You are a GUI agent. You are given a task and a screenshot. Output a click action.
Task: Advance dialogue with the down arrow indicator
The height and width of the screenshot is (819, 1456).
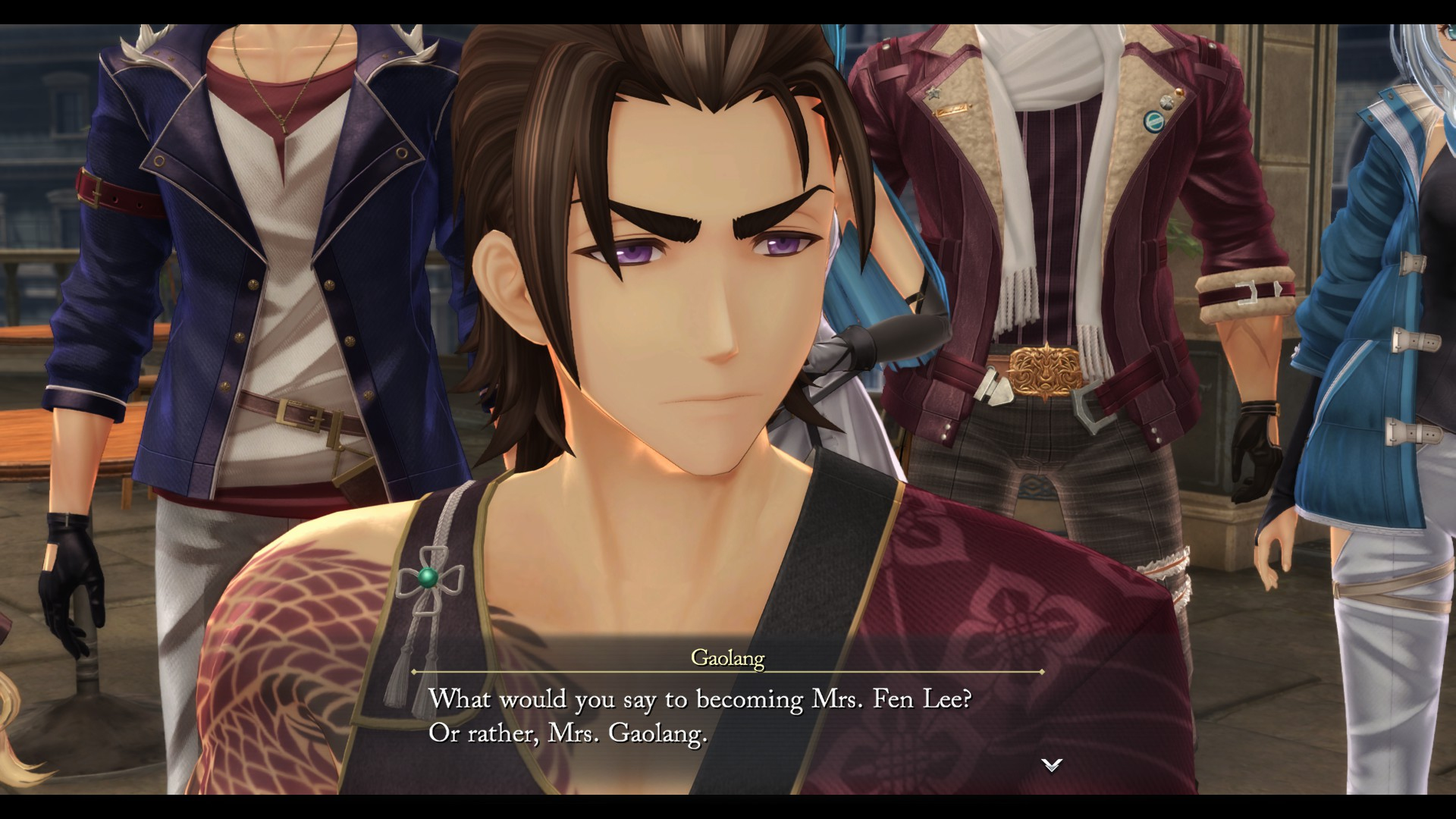tap(1051, 764)
